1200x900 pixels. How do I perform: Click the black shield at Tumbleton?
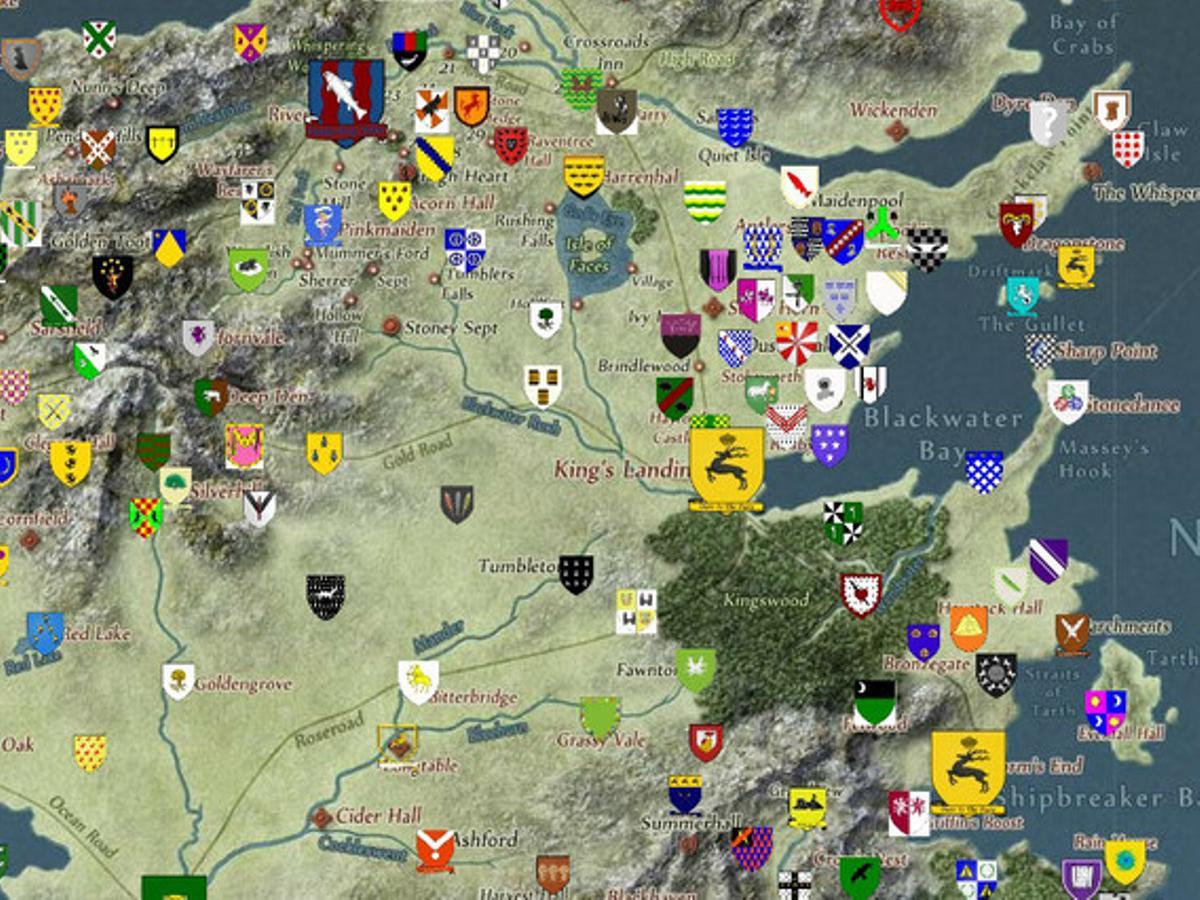point(576,574)
